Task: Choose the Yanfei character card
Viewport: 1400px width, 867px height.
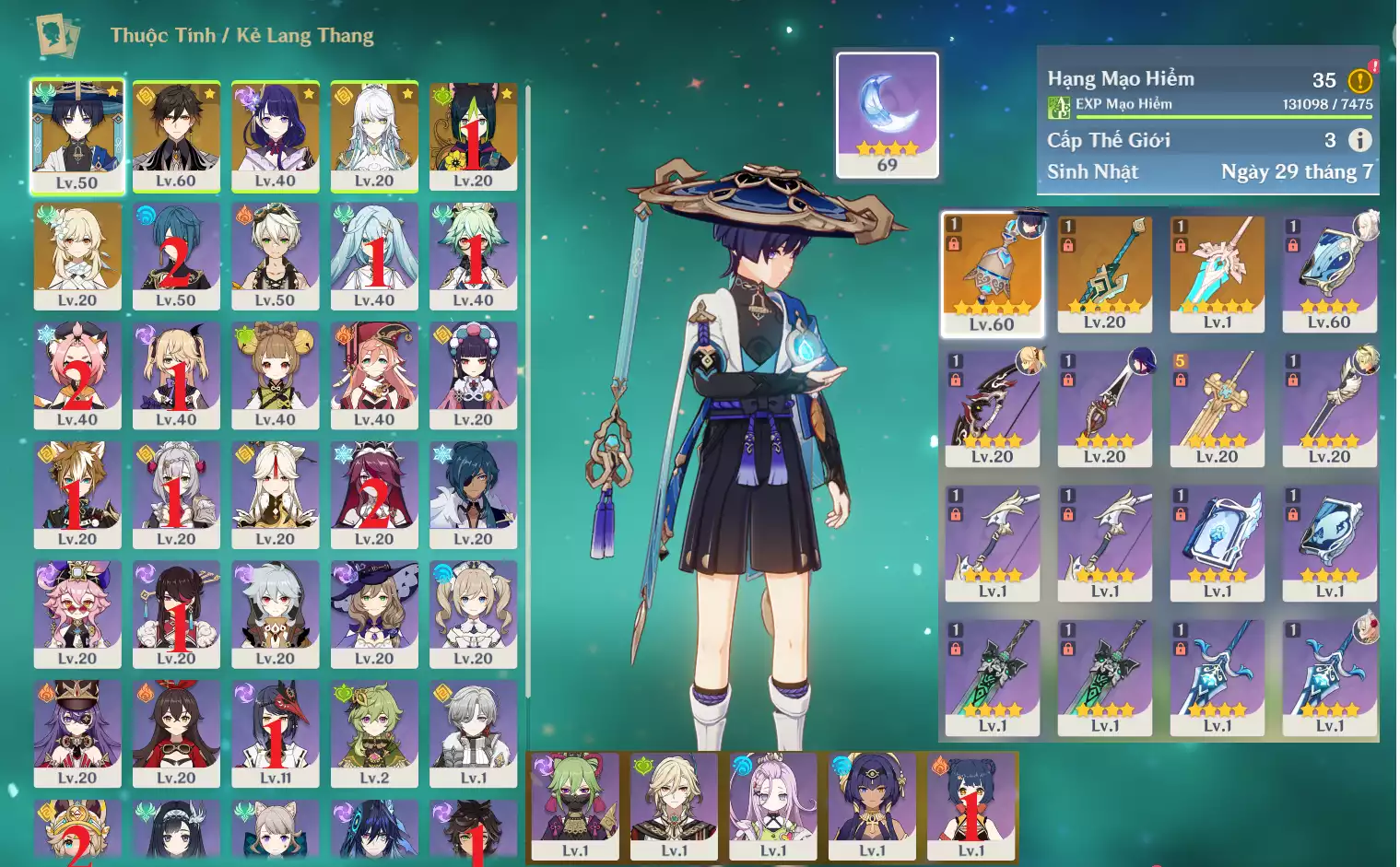Action: (x=373, y=374)
